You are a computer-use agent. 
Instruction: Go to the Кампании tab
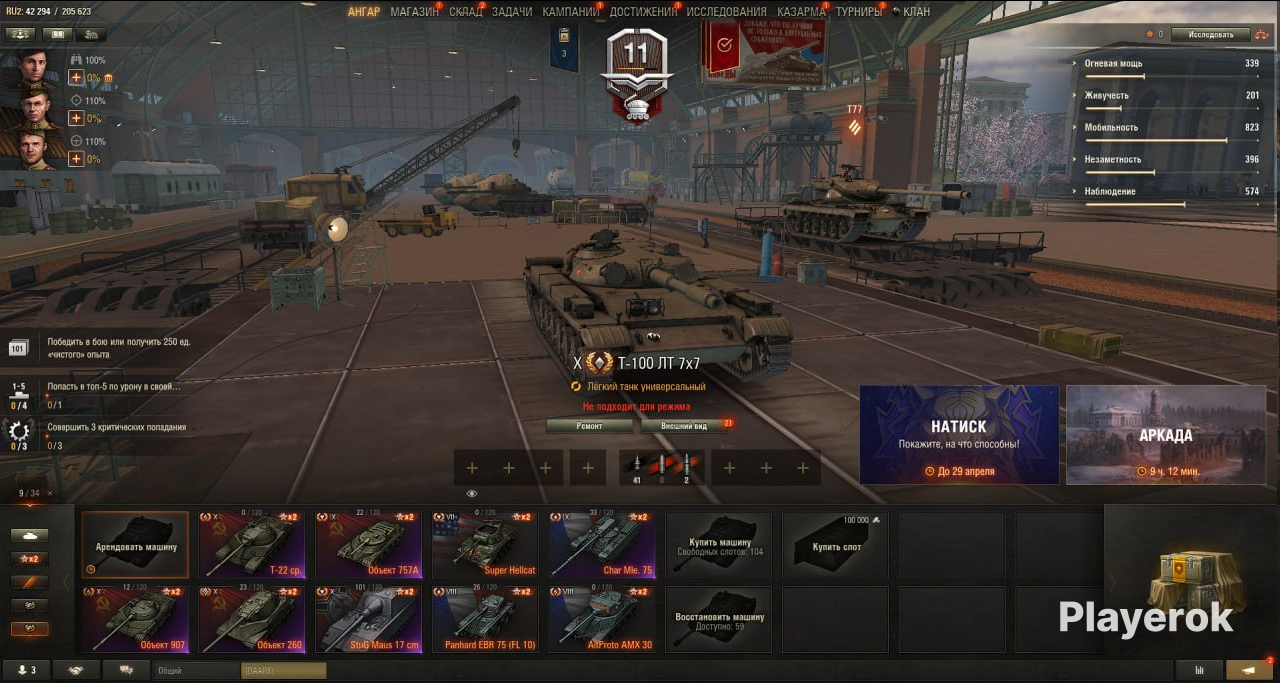click(x=570, y=12)
